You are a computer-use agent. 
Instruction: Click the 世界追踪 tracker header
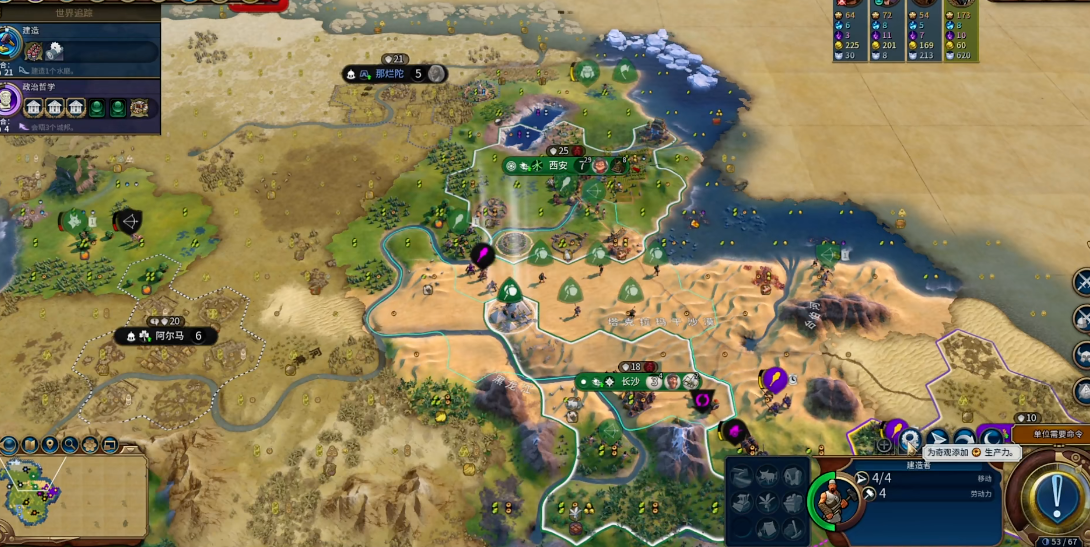(80, 9)
